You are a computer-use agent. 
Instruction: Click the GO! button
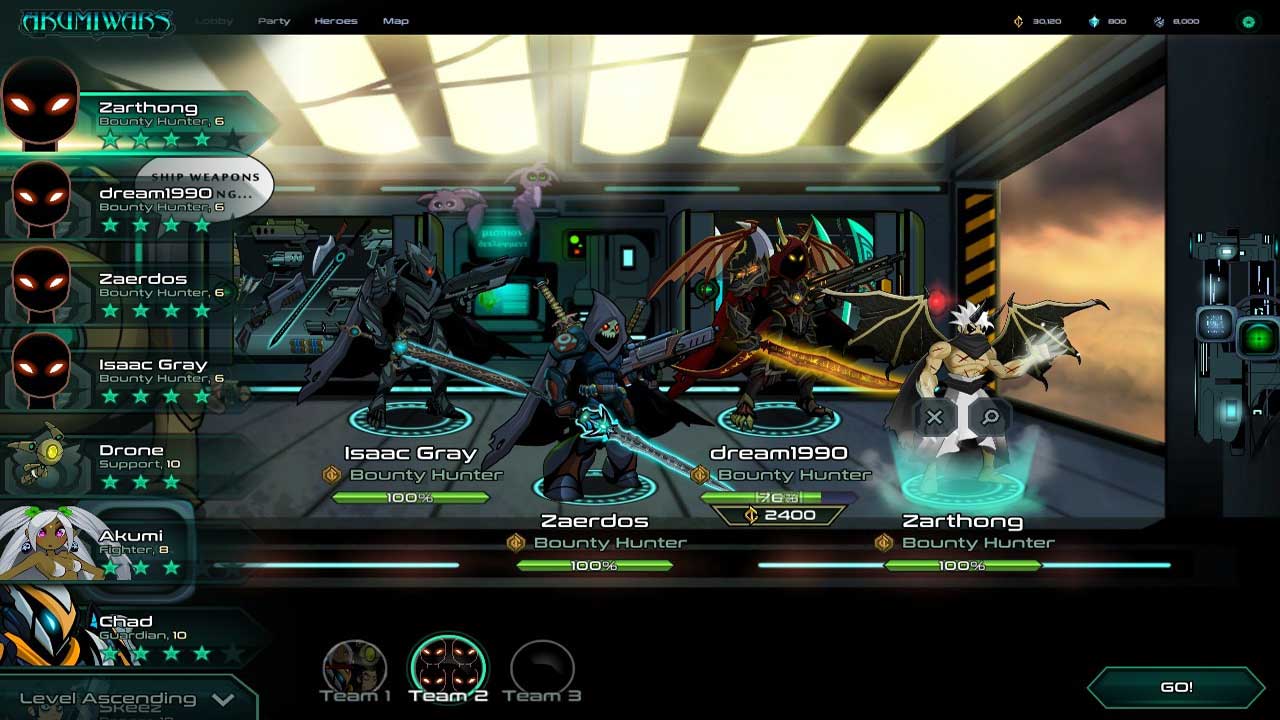click(1176, 688)
